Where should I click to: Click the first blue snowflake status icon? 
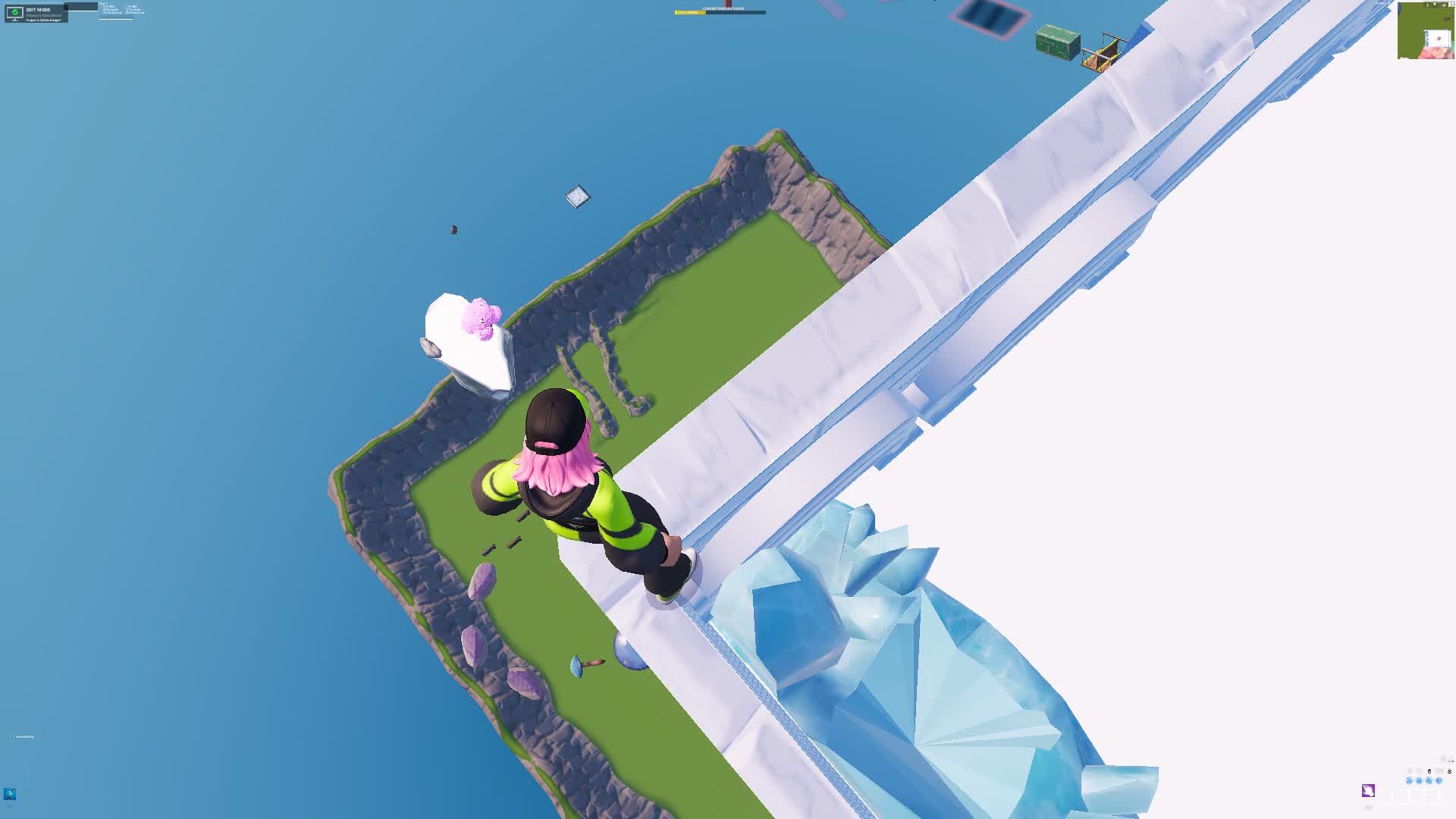[x=1410, y=780]
